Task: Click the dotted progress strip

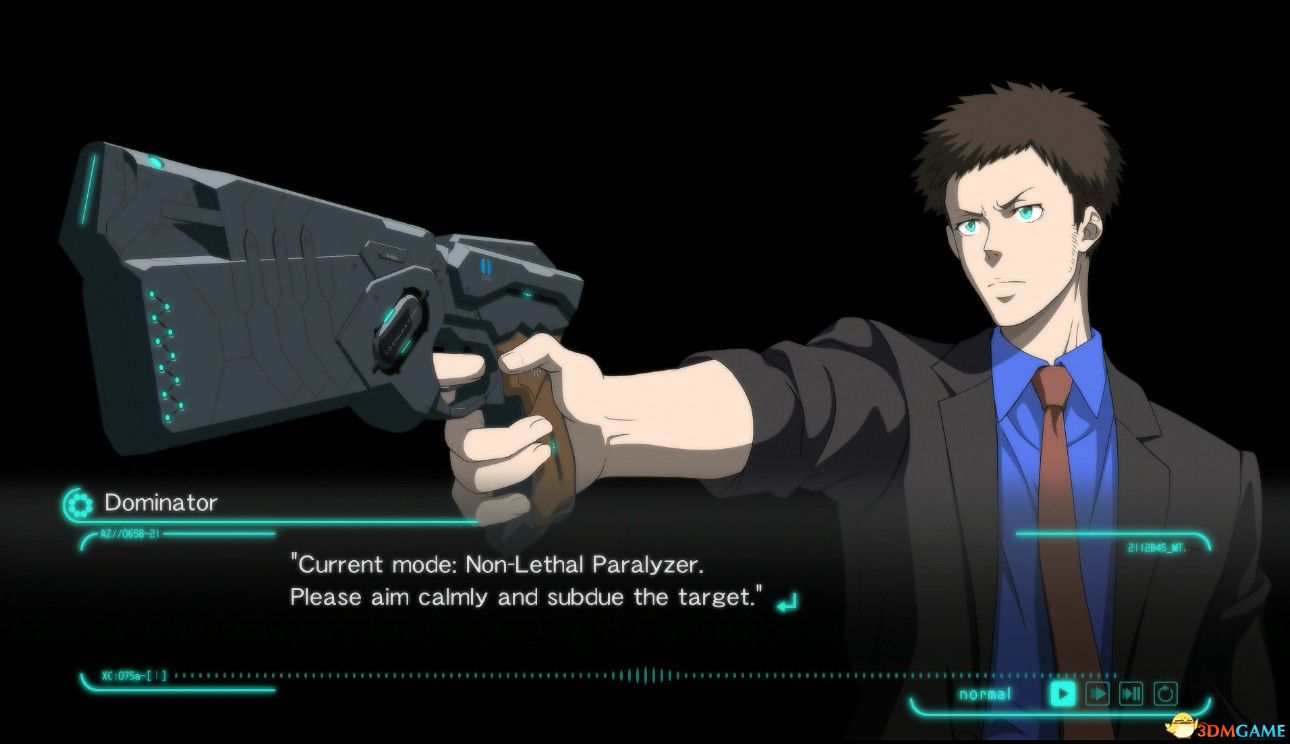Action: click(400, 675)
